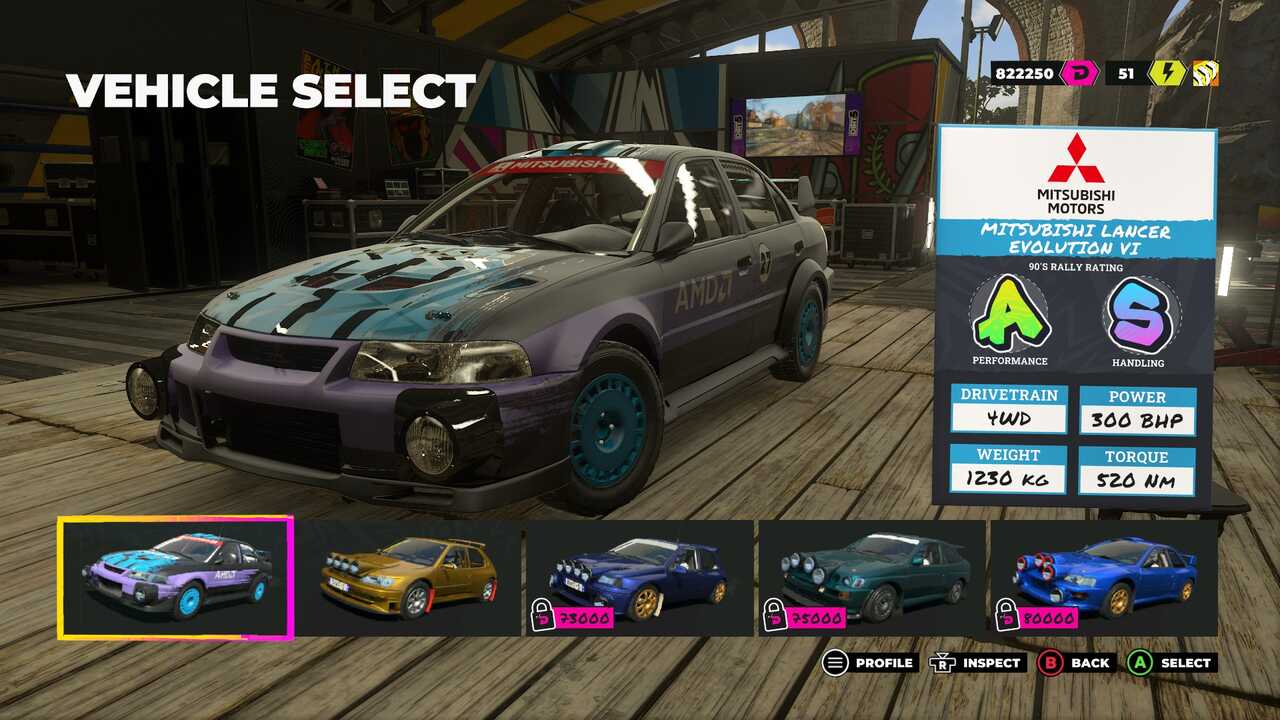The width and height of the screenshot is (1280, 720).
Task: Confirm with the Select button
Action: click(x=1171, y=662)
